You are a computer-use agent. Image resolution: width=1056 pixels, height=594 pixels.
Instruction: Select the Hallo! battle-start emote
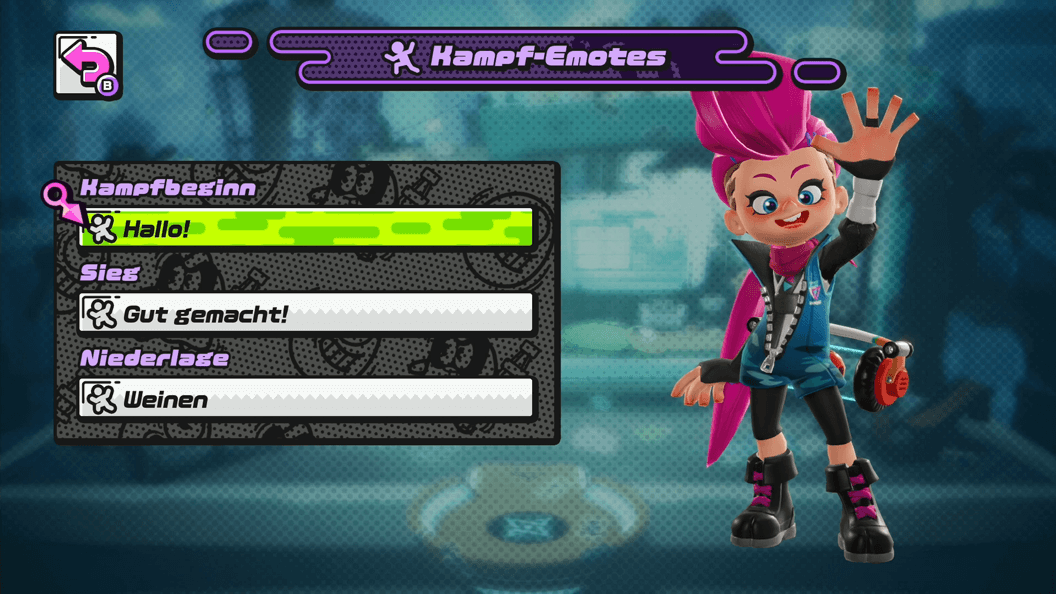coord(306,228)
